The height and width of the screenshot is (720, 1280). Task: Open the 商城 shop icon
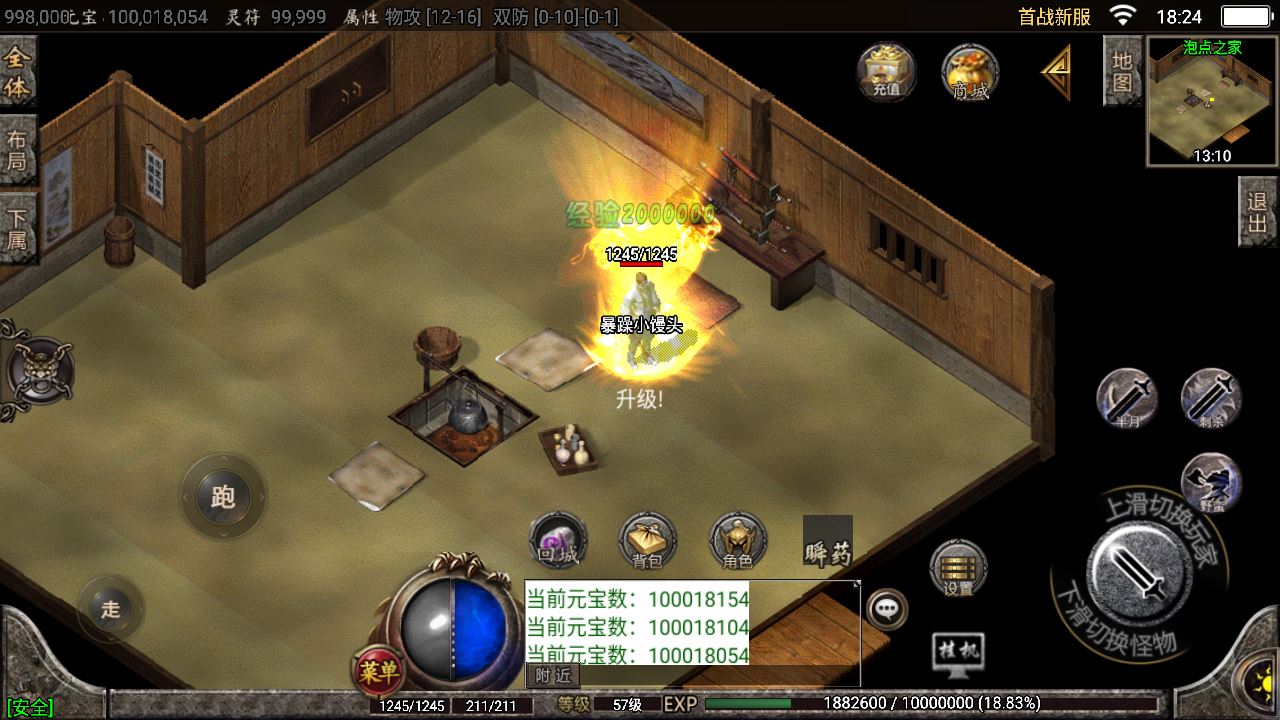point(970,71)
